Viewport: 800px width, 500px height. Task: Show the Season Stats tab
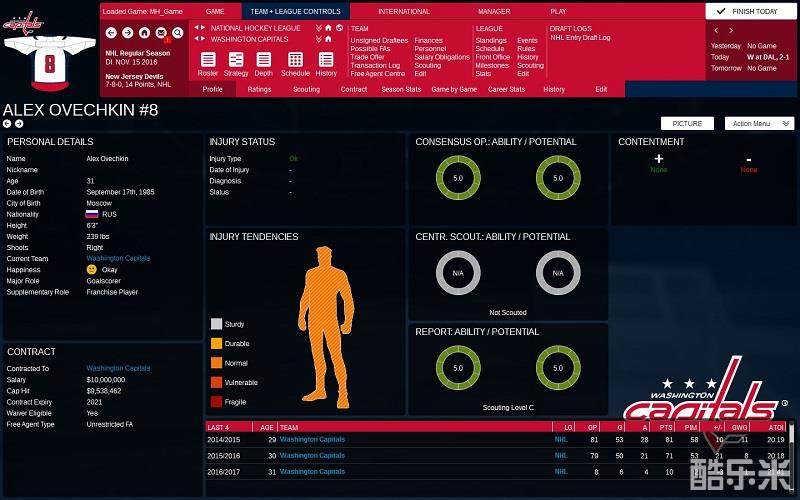tap(401, 89)
